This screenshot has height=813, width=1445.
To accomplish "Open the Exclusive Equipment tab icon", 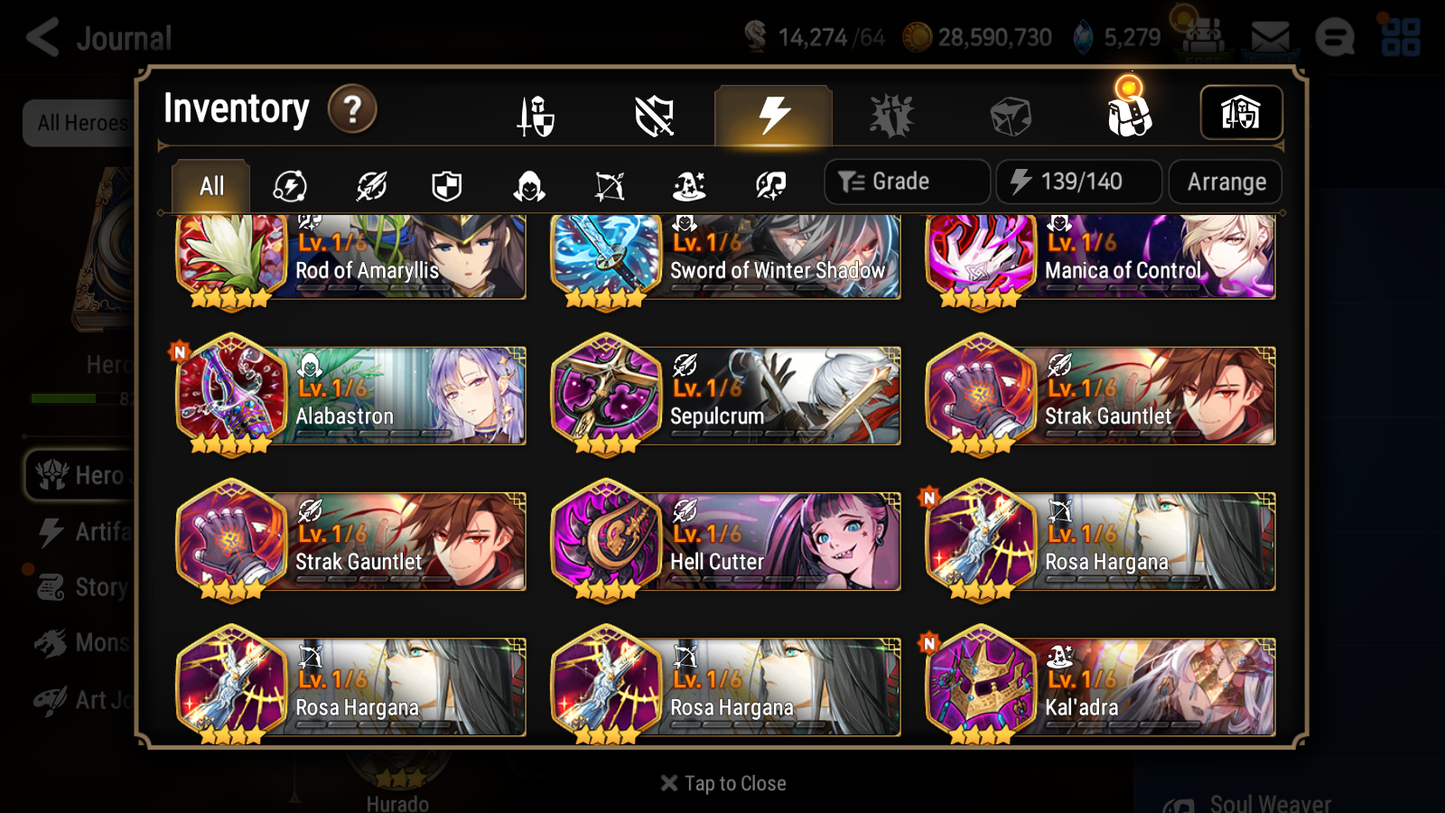I will click(655, 113).
